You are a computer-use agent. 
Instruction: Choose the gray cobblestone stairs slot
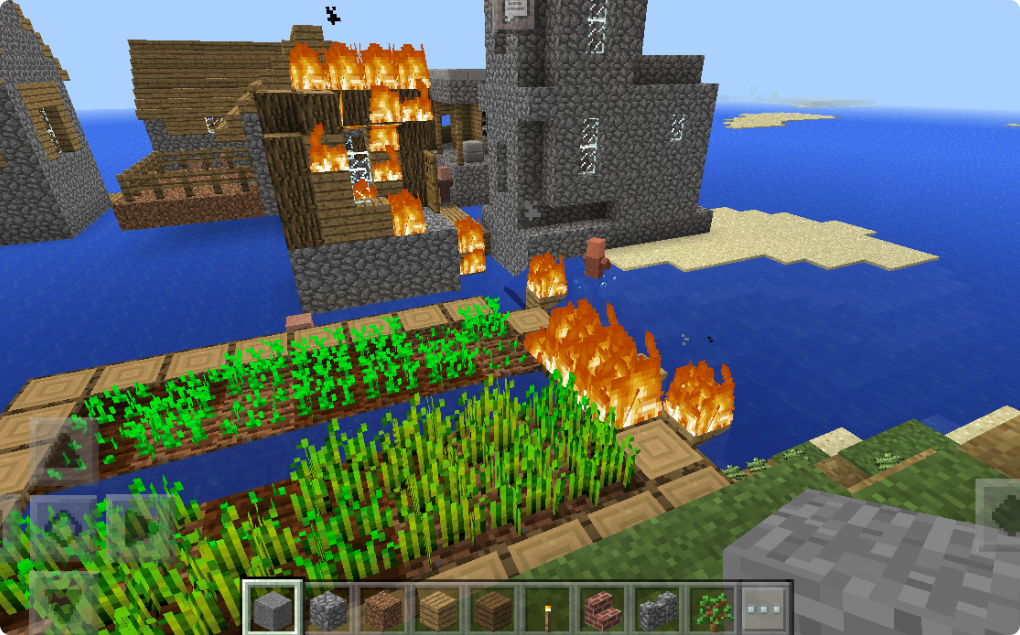657,607
